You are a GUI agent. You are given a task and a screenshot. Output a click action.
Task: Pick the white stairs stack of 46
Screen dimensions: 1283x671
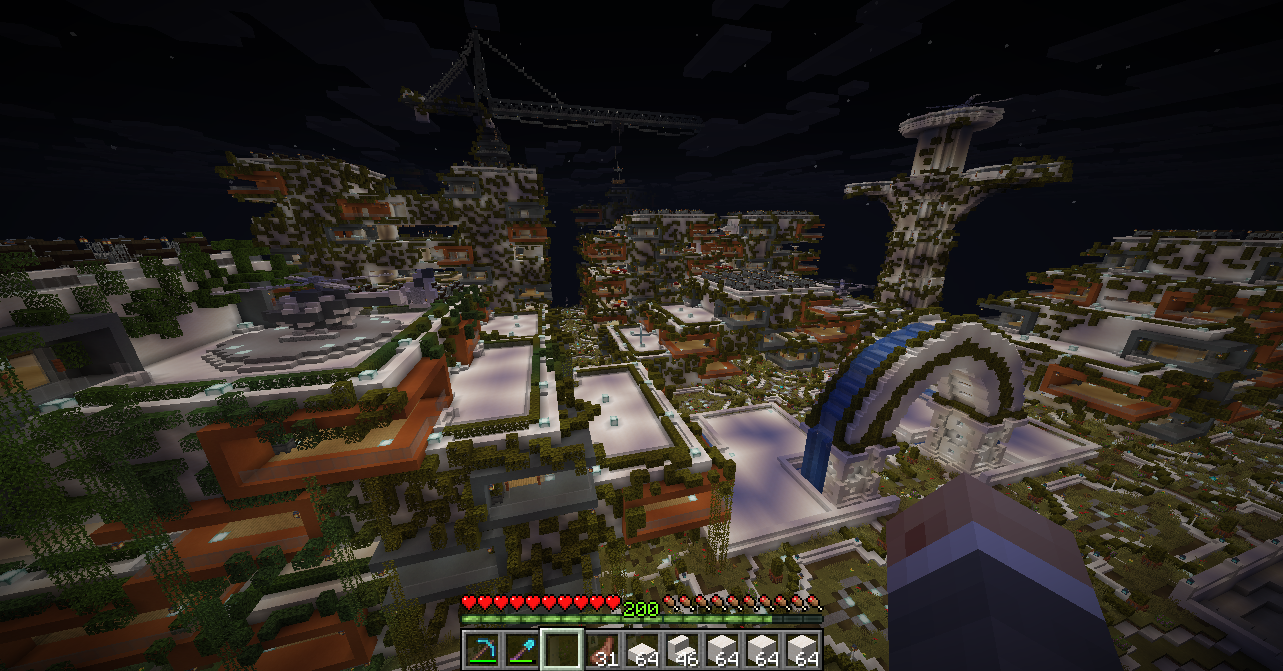[682, 648]
